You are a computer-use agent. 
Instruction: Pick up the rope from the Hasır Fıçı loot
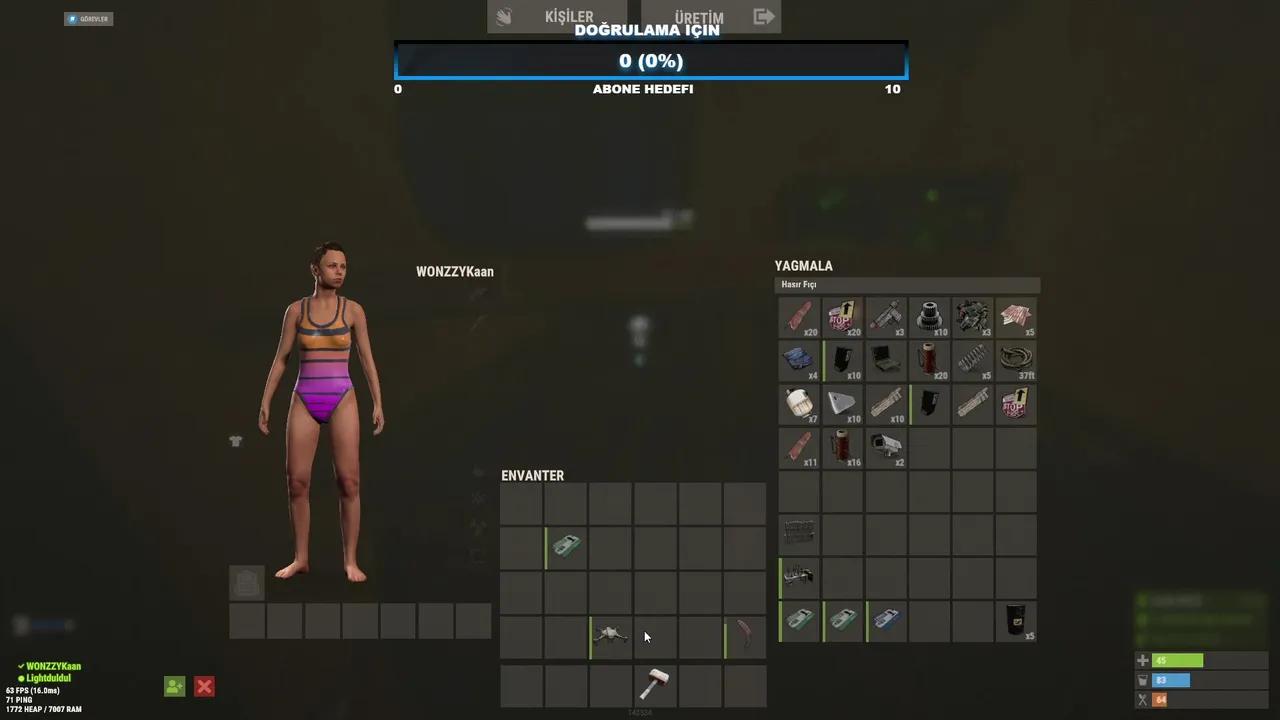(x=1015, y=360)
